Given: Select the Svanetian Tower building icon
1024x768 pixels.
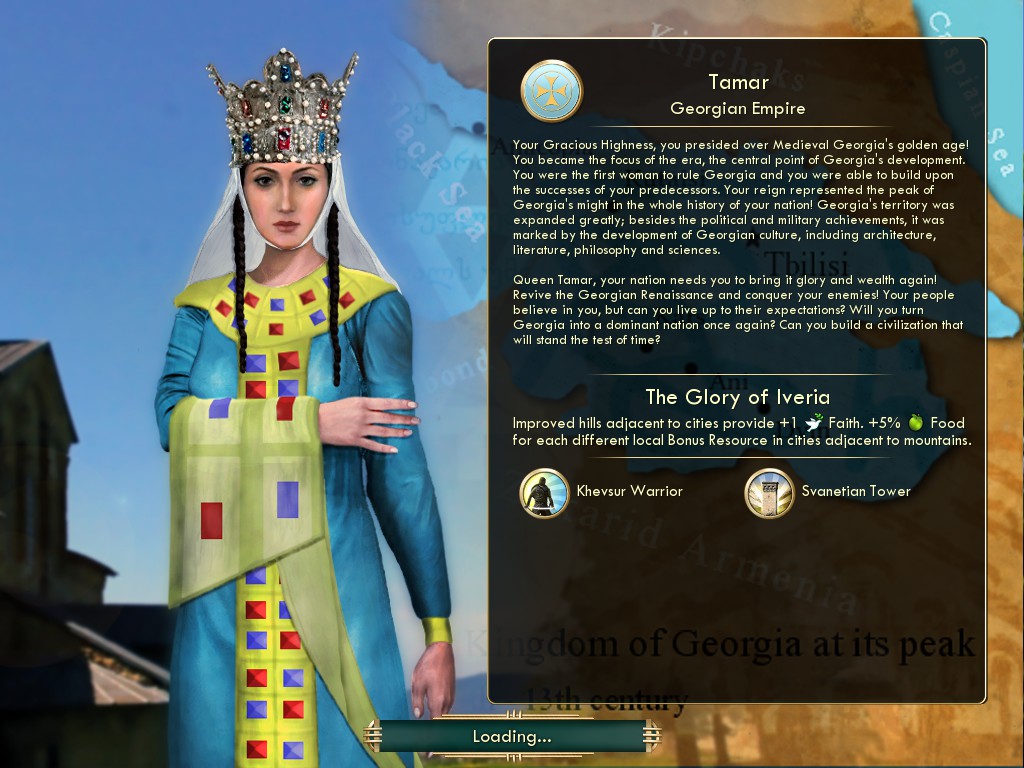Looking at the screenshot, I should [770, 493].
